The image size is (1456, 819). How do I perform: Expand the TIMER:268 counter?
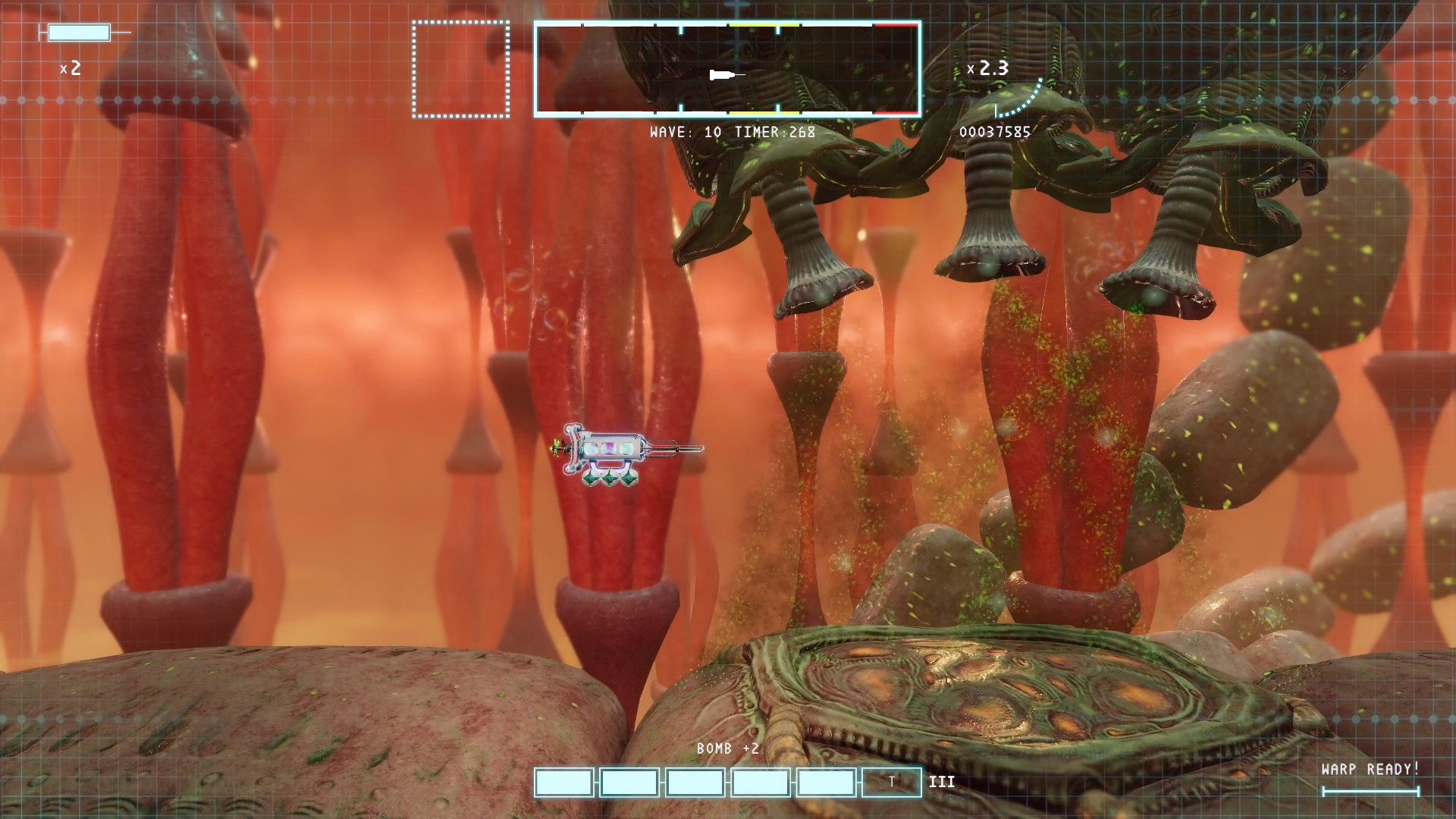click(773, 133)
